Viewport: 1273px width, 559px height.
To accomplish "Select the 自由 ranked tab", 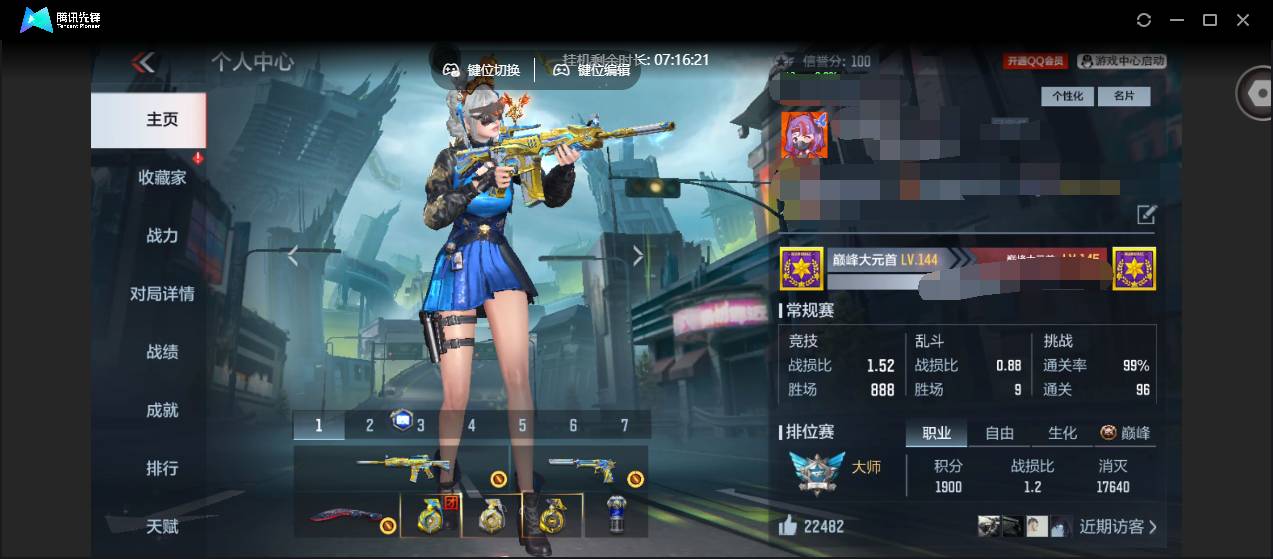I will (999, 433).
